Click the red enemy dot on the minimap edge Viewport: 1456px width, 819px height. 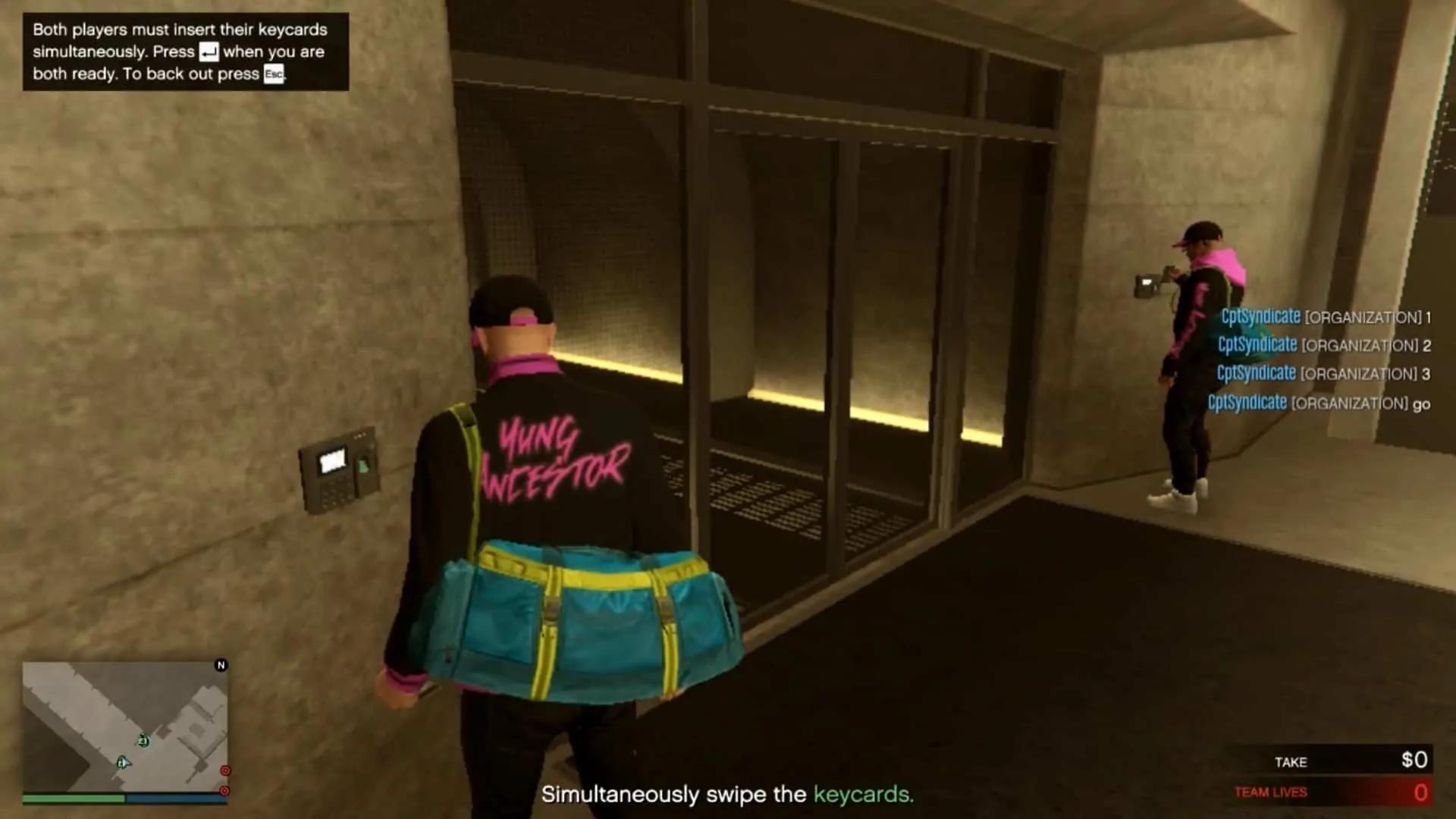pyautogui.click(x=225, y=770)
